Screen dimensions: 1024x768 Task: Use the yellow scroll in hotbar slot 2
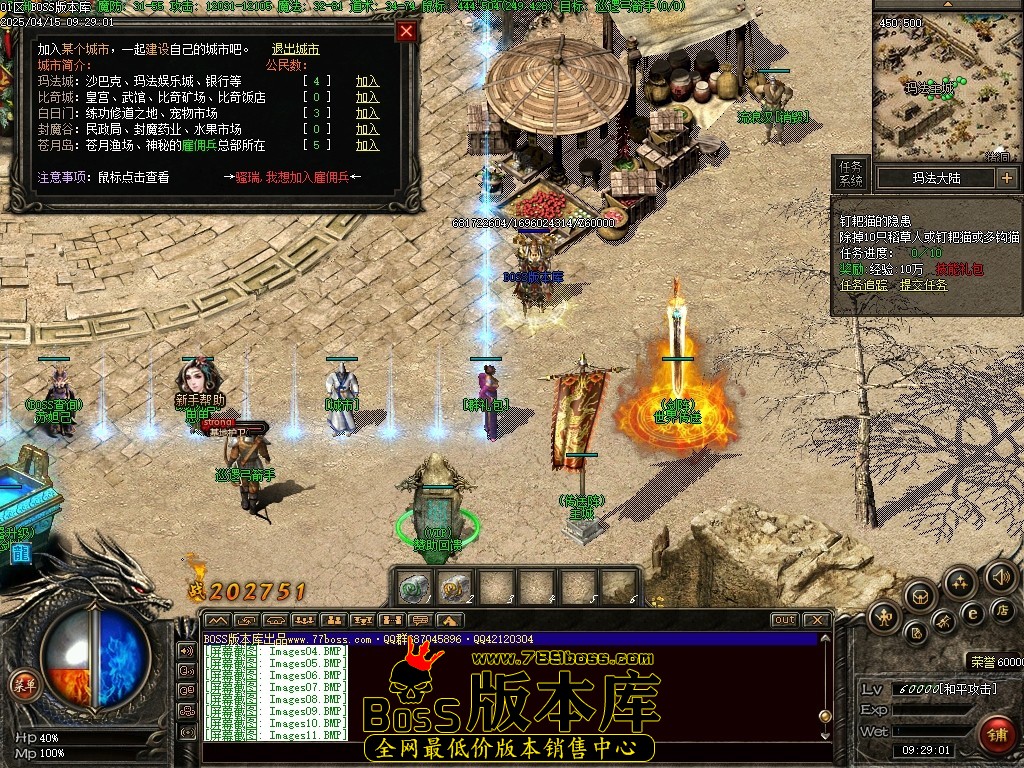point(453,588)
